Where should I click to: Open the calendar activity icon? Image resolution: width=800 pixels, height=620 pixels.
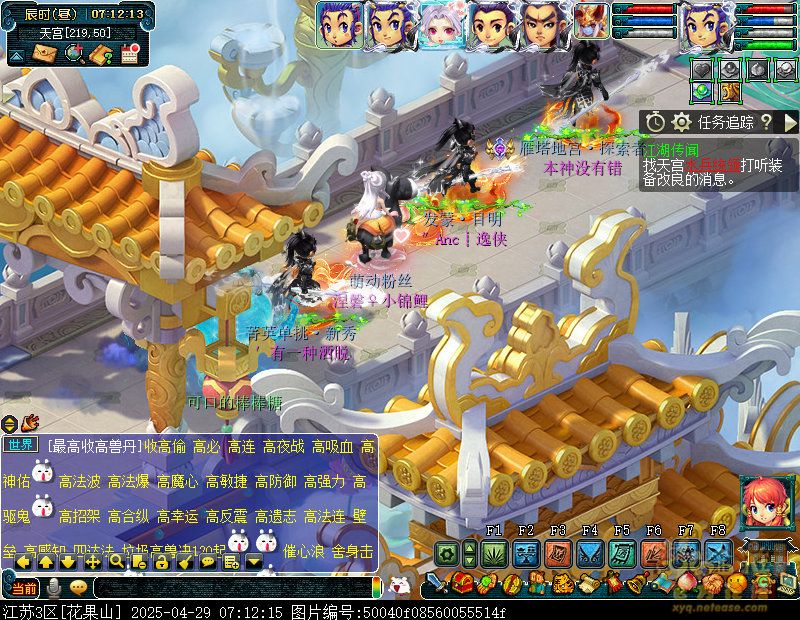tap(129, 54)
